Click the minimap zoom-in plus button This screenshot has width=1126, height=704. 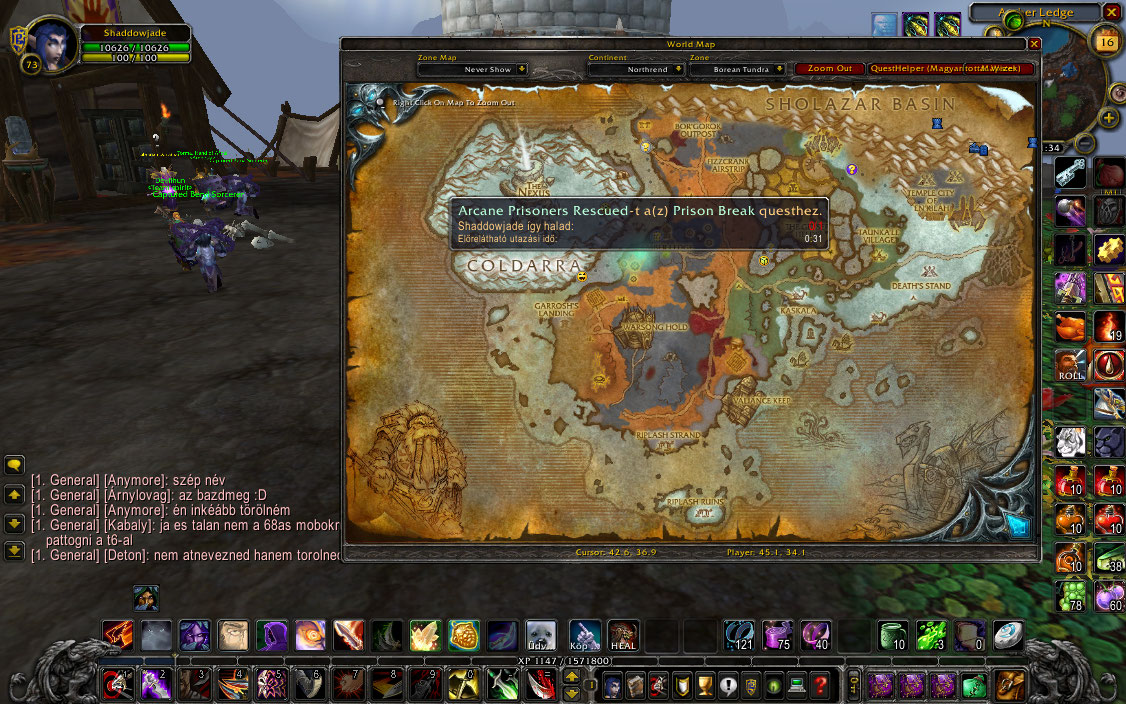click(1108, 118)
